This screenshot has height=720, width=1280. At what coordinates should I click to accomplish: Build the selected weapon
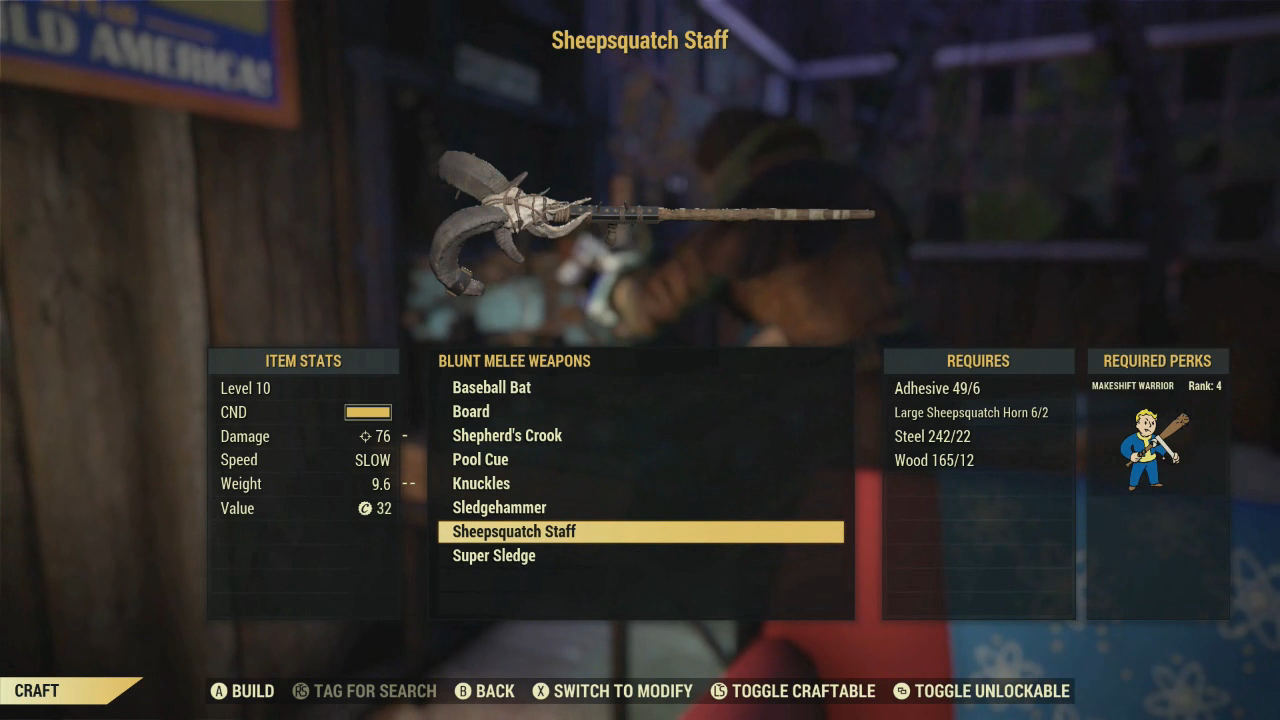(242, 691)
